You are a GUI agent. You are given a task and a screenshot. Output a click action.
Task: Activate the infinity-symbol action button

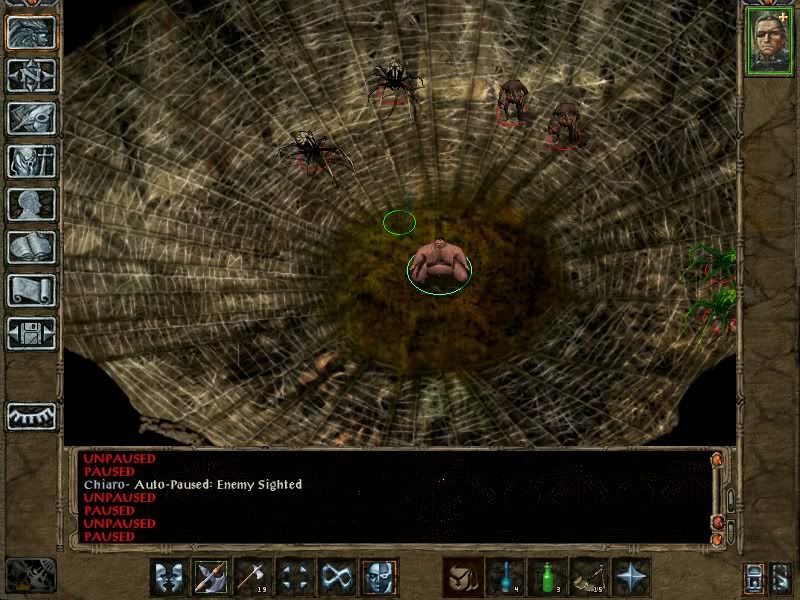point(337,577)
